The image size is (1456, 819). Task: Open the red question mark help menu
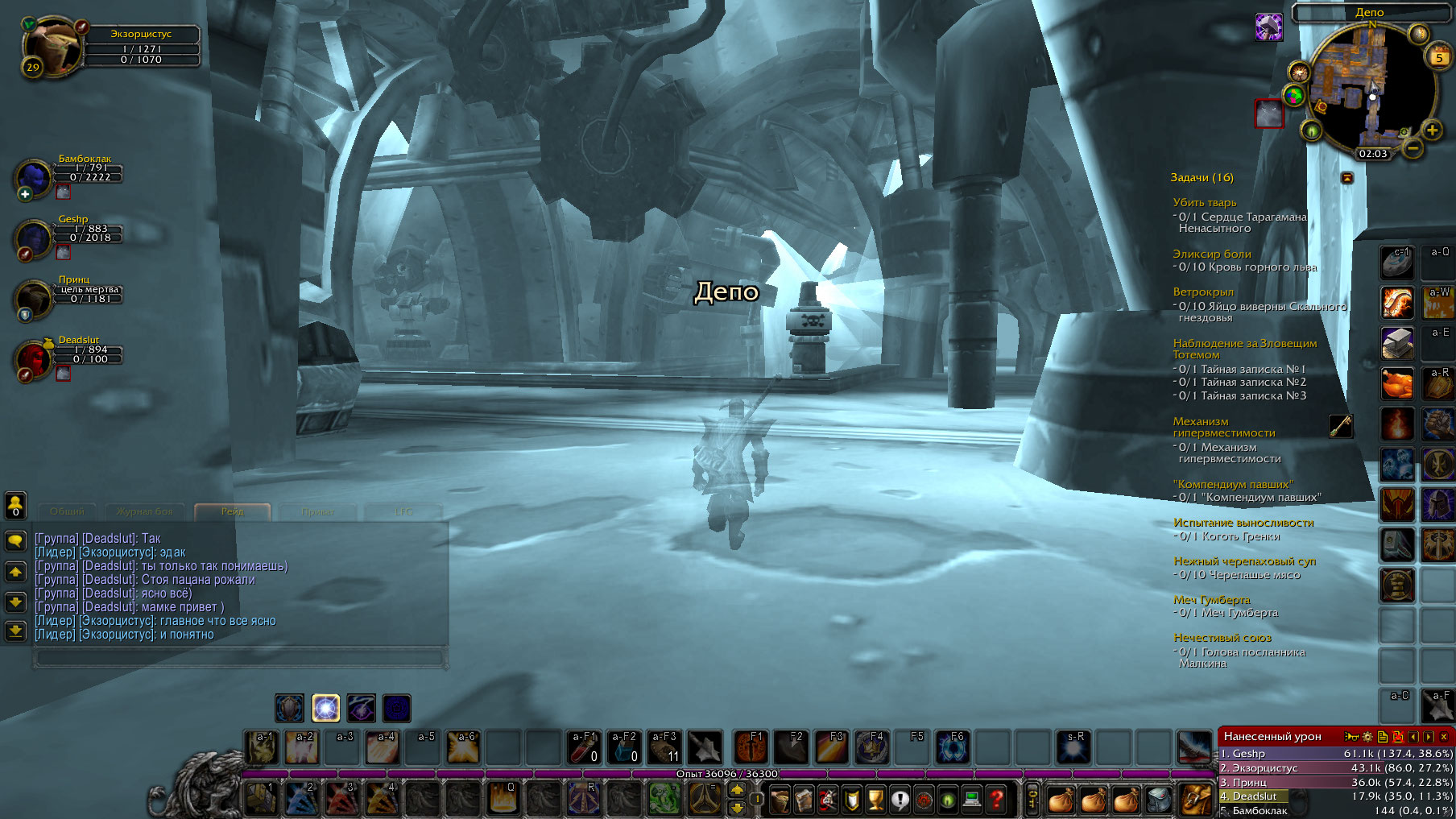click(x=996, y=800)
